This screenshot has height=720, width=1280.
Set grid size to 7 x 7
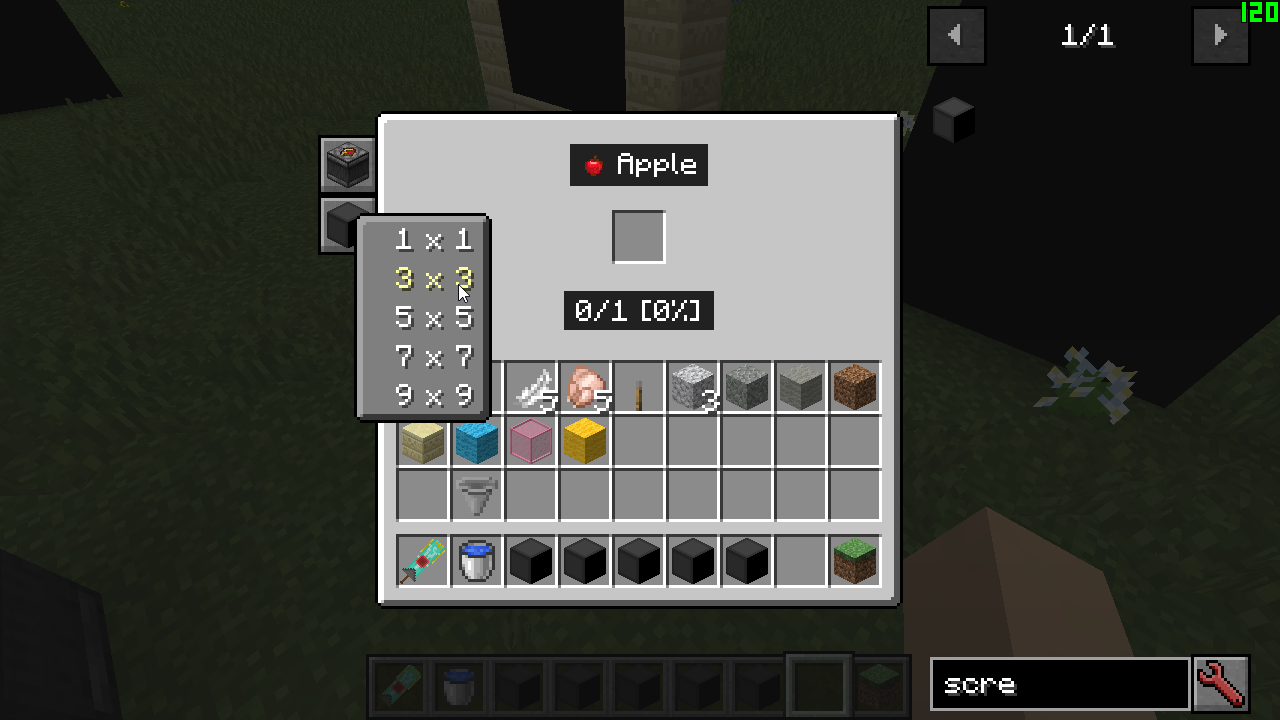(x=433, y=357)
